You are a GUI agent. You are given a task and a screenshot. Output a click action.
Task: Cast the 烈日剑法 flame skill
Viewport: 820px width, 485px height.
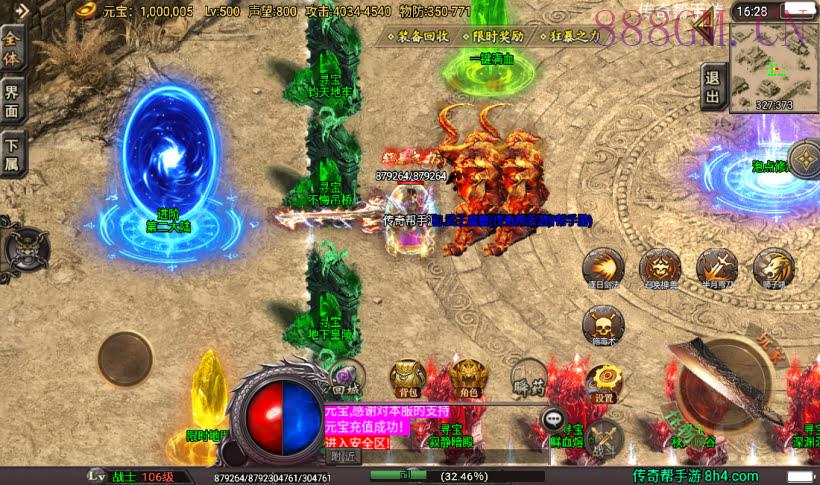click(603, 269)
